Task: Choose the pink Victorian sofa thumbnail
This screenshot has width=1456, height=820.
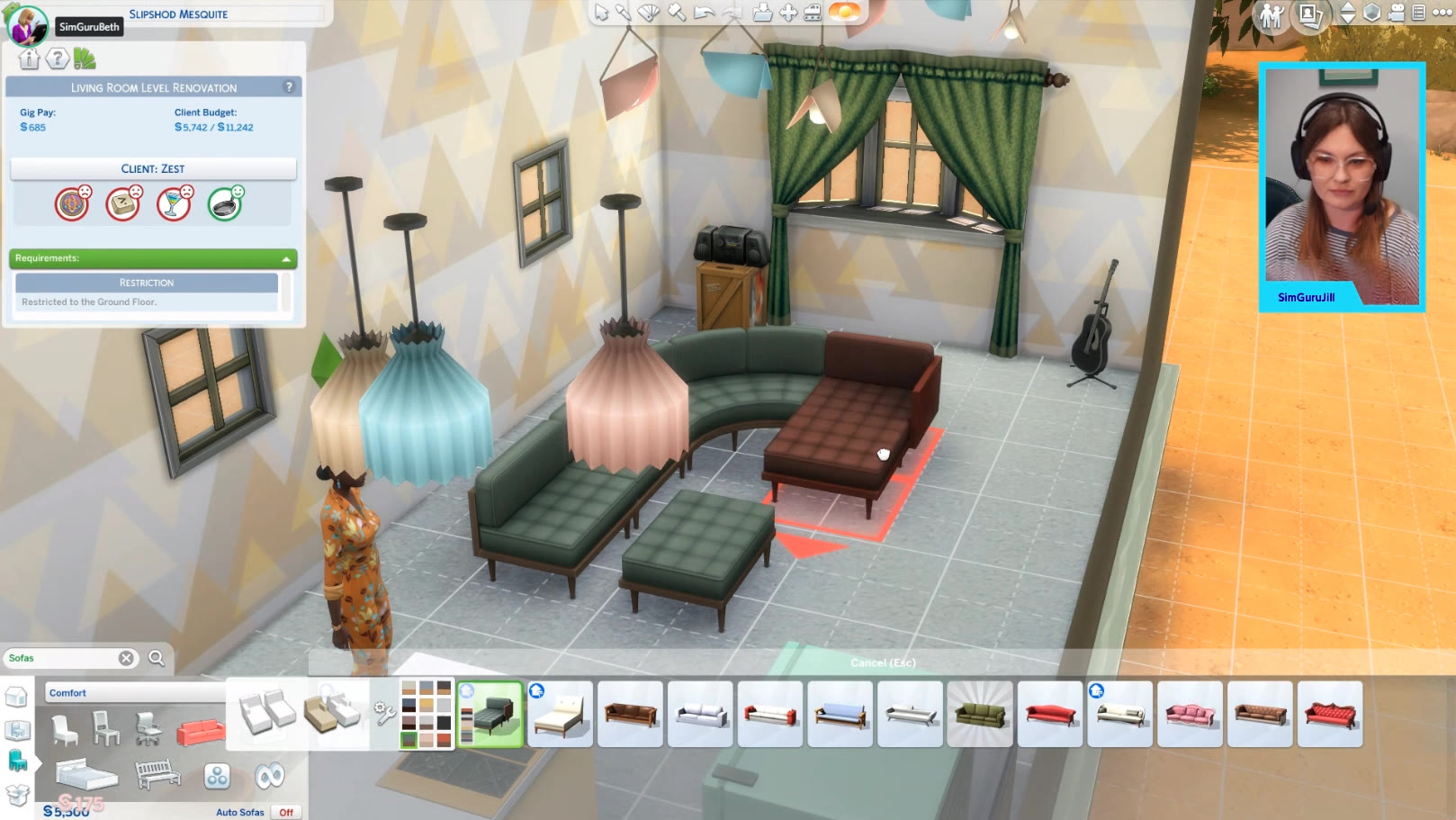Action: pos(1190,715)
